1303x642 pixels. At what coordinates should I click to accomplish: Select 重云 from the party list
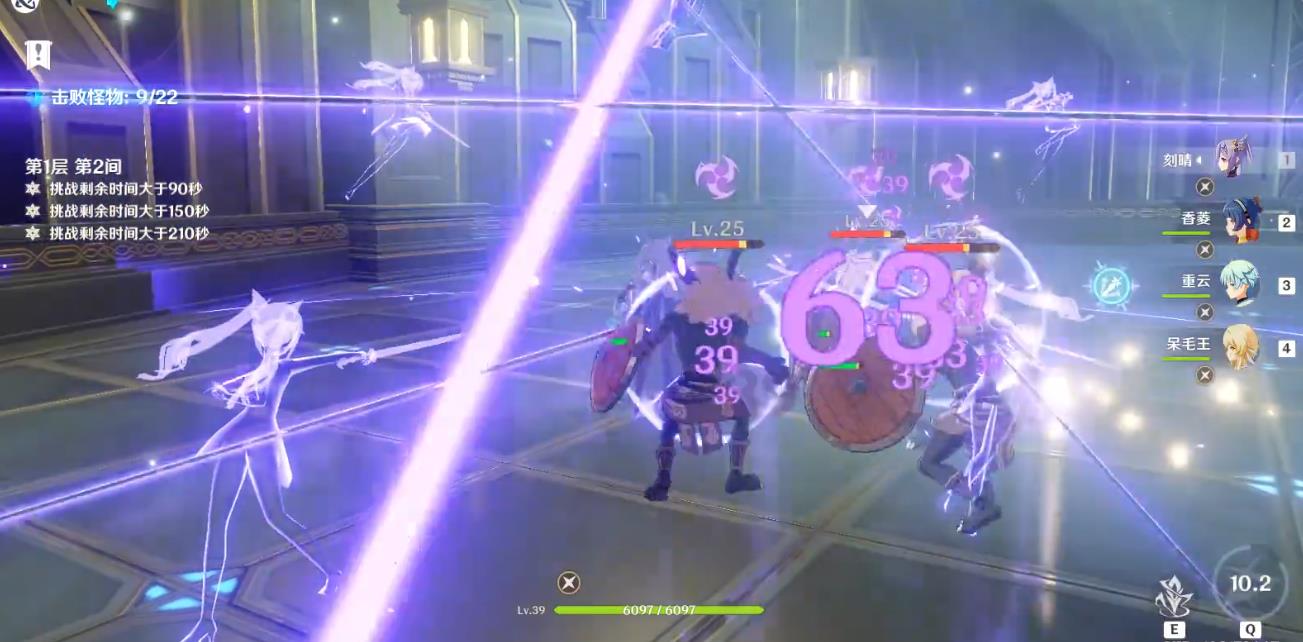1239,284
